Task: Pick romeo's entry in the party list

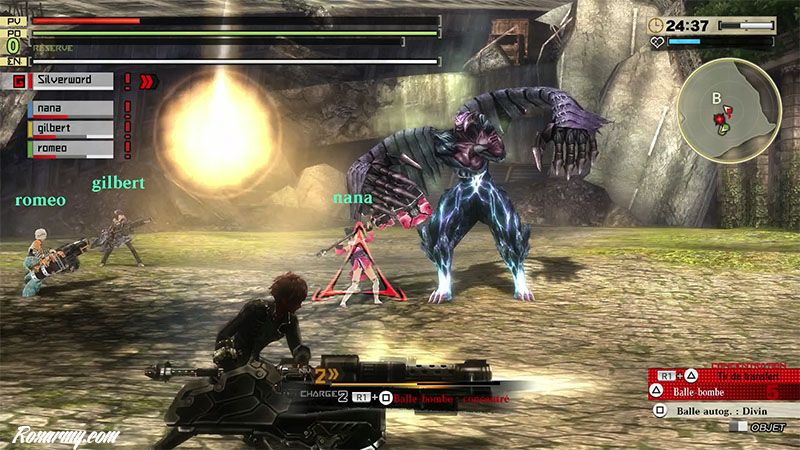Action: tap(70, 147)
